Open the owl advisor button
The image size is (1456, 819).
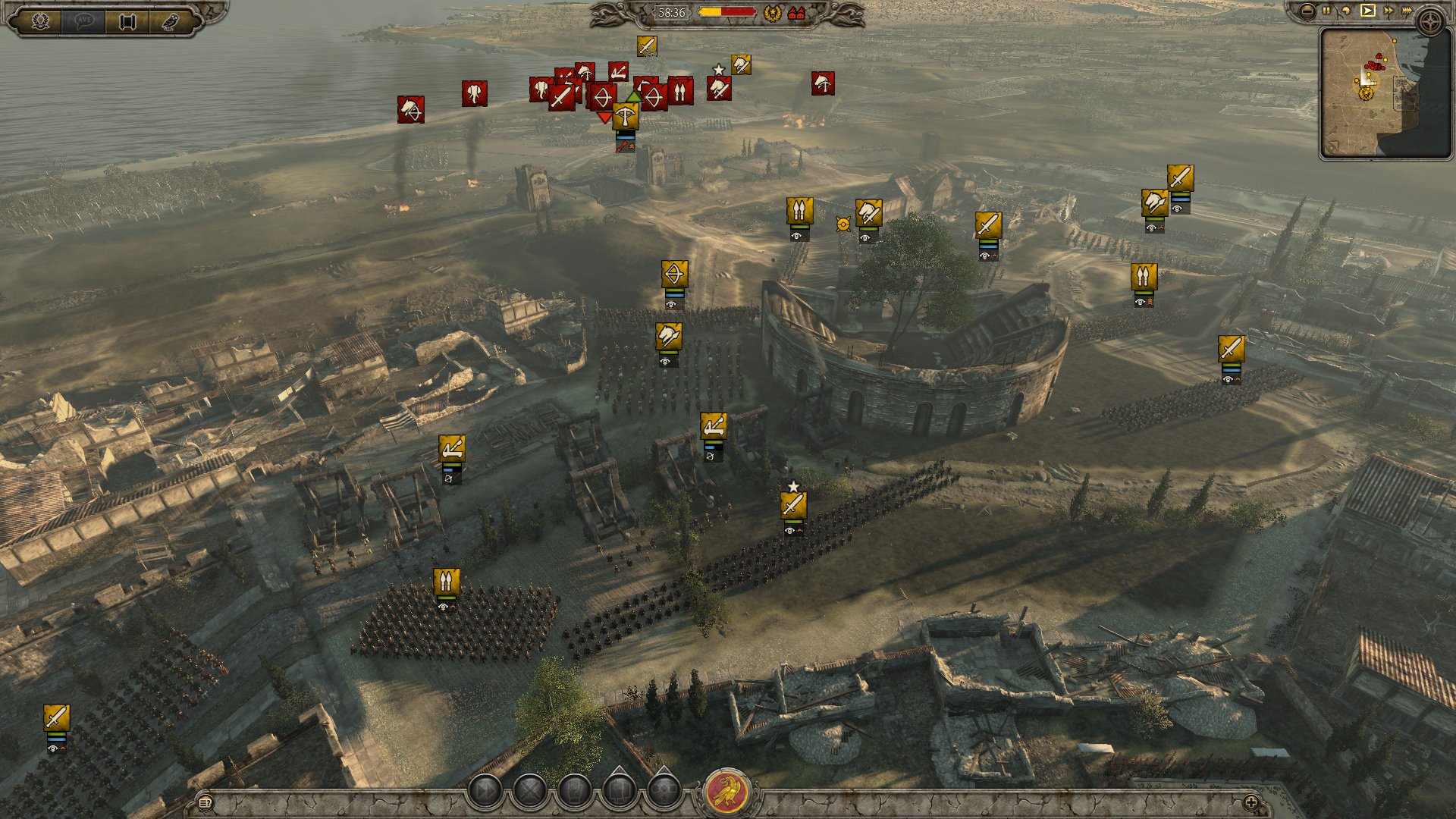[x=168, y=20]
